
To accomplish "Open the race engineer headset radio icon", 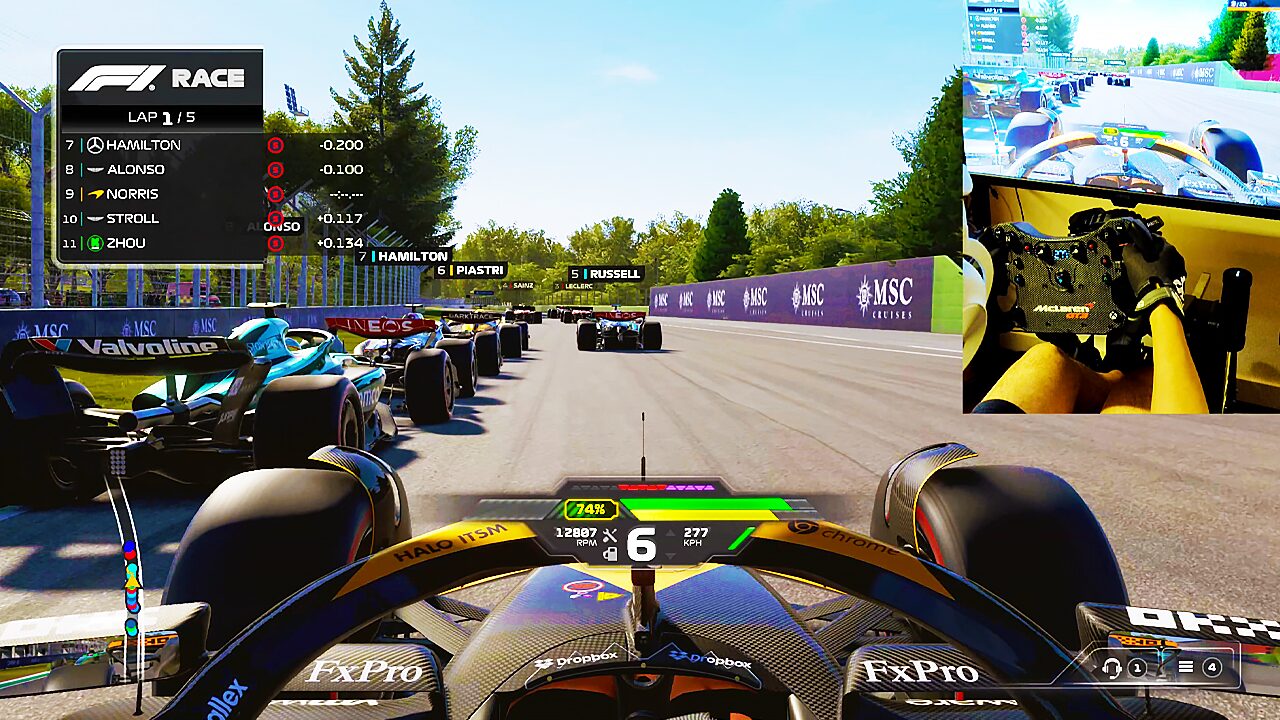I will (1111, 667).
